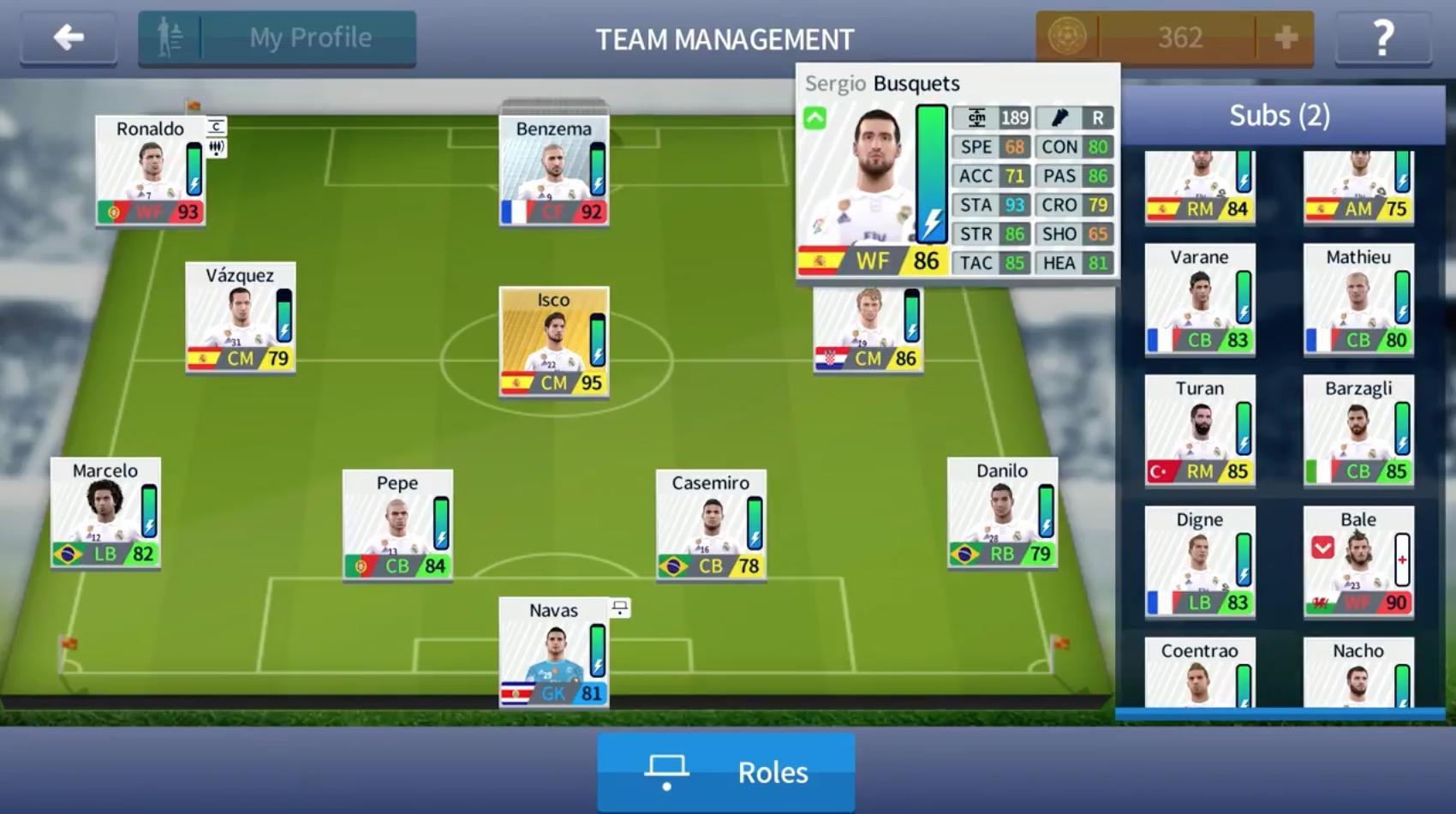This screenshot has width=1456, height=814.
Task: Click the captain armband icon on Ronaldo's card
Action: coord(217,125)
